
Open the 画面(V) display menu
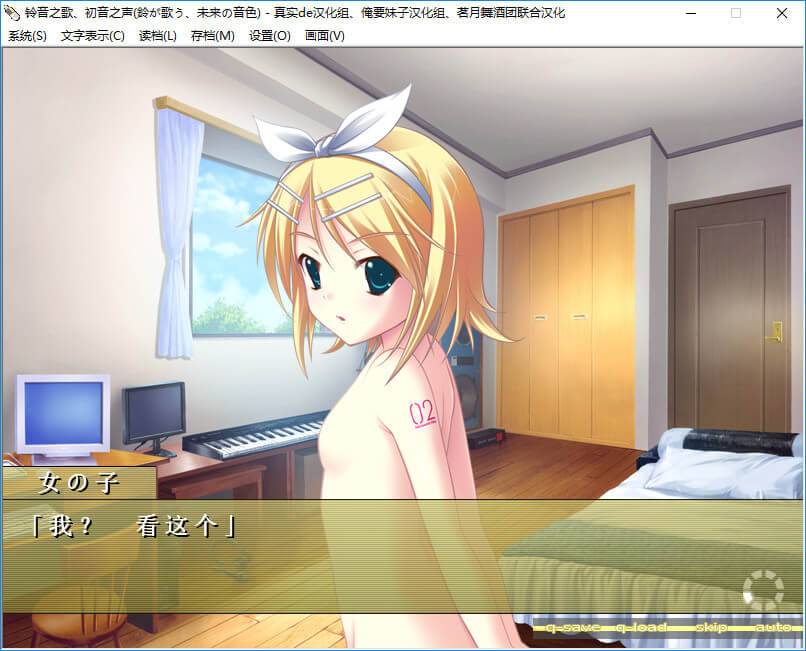click(x=324, y=35)
